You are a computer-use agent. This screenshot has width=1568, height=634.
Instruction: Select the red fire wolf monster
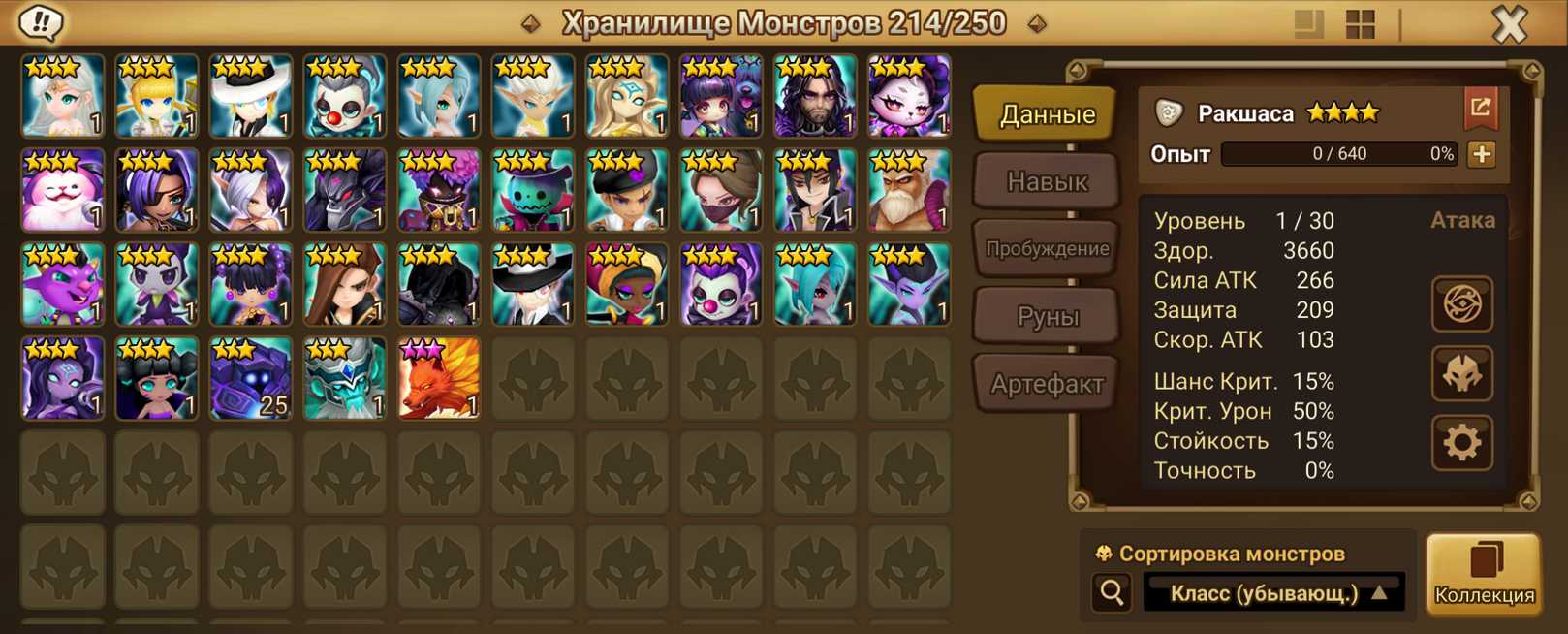coord(439,379)
